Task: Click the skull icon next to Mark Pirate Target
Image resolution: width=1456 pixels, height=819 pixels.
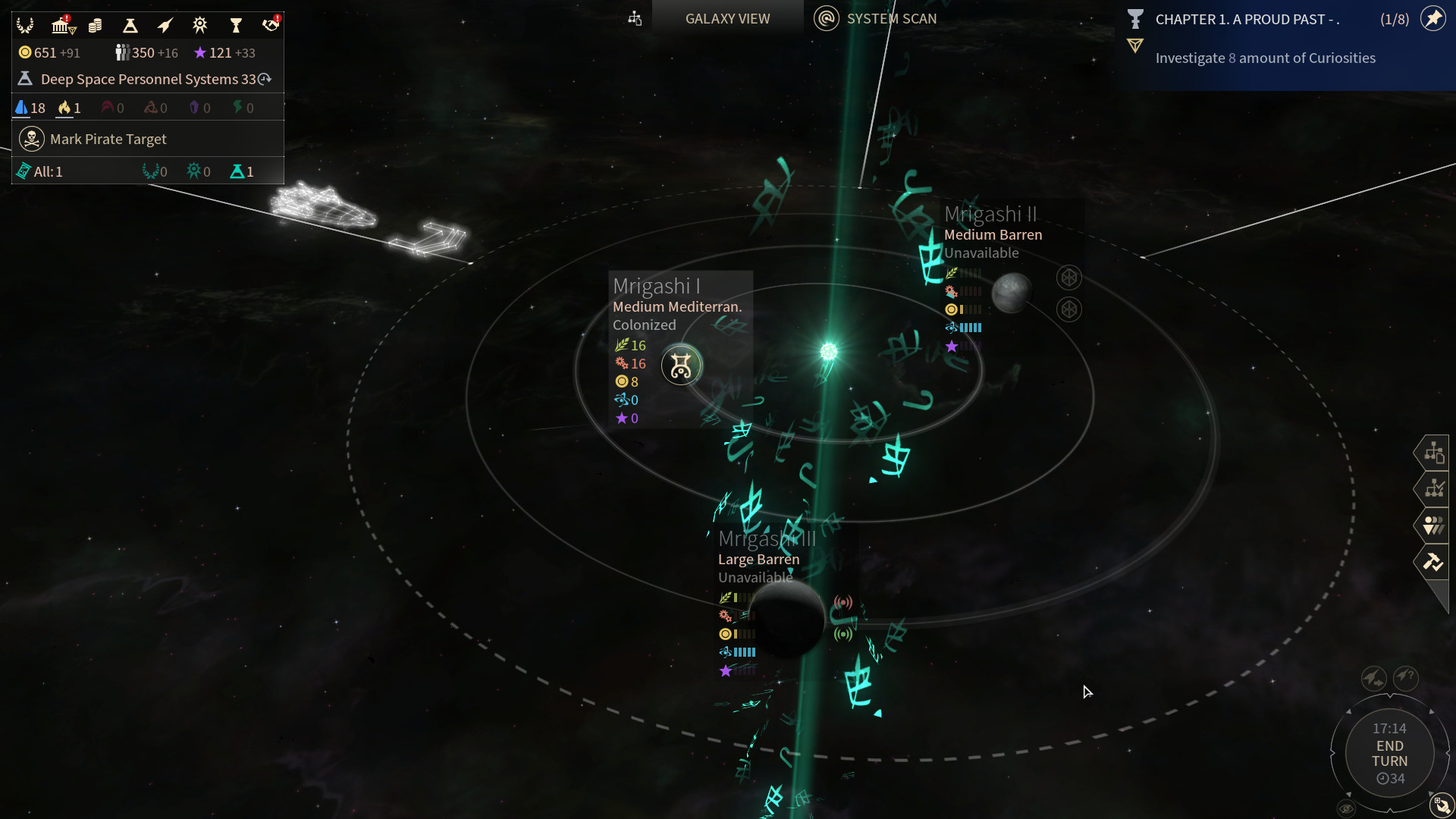Action: coord(30,139)
